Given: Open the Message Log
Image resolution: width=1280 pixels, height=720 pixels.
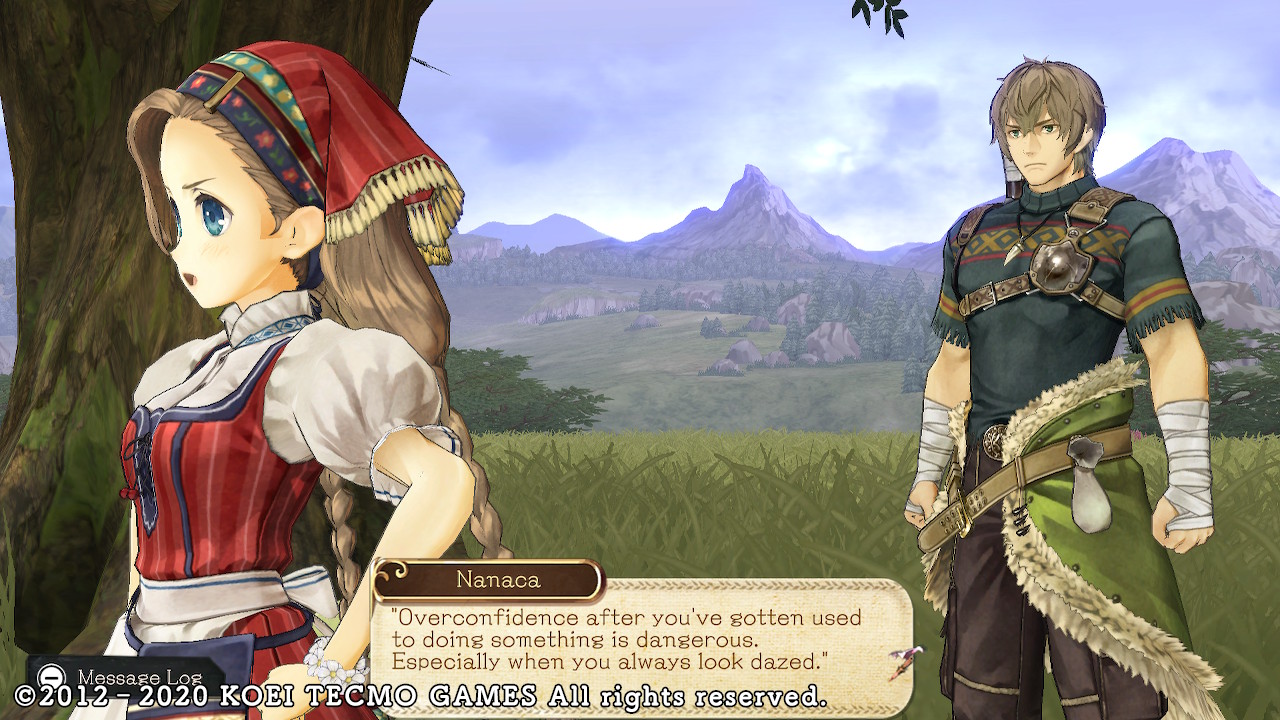Looking at the screenshot, I should click(x=120, y=675).
